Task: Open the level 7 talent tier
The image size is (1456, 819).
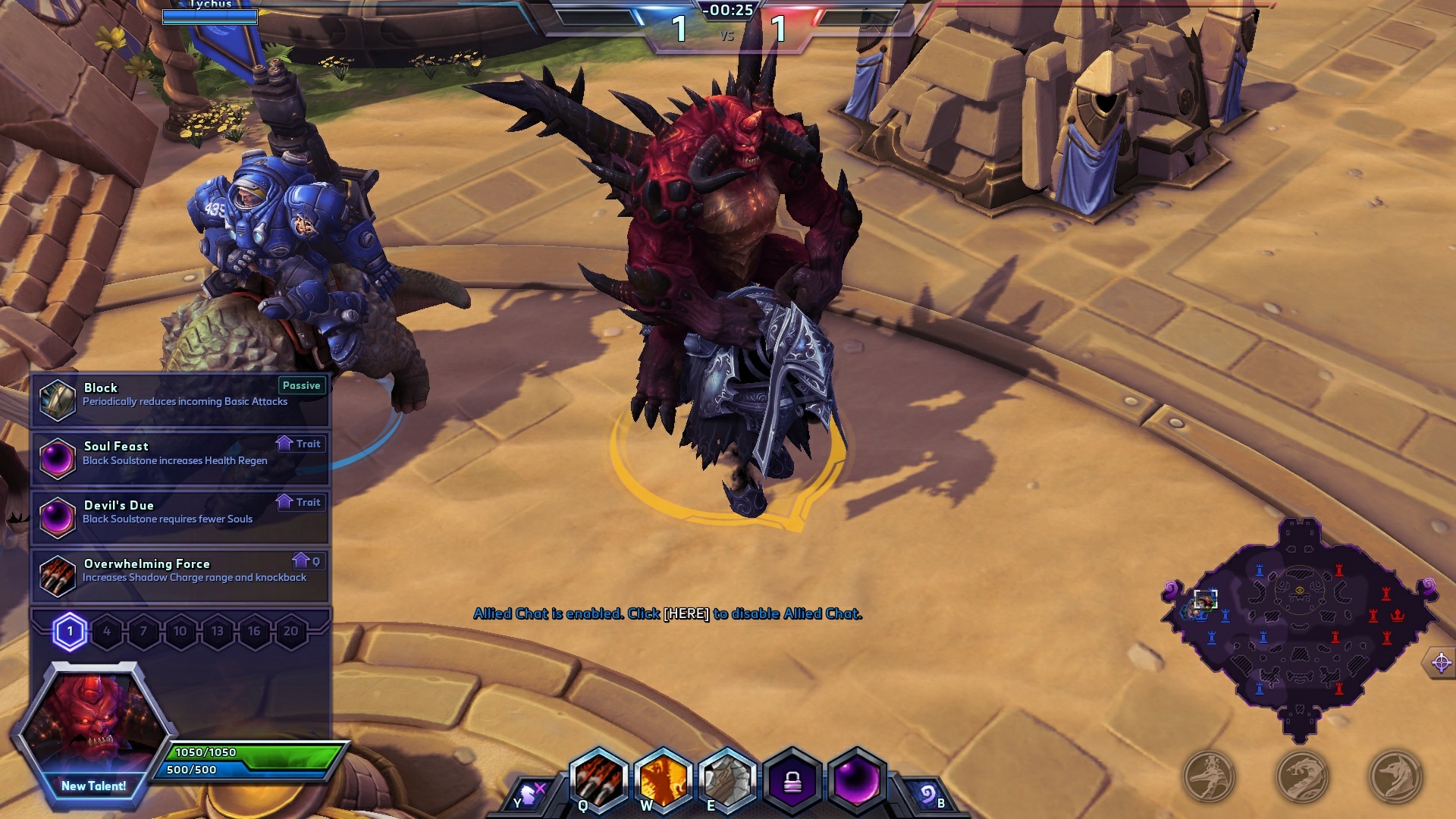Action: click(x=143, y=631)
